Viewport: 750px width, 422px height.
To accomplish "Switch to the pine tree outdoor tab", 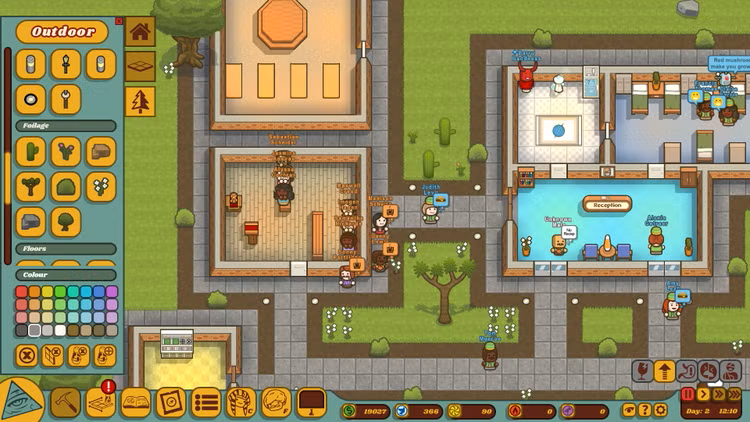I will click(140, 101).
